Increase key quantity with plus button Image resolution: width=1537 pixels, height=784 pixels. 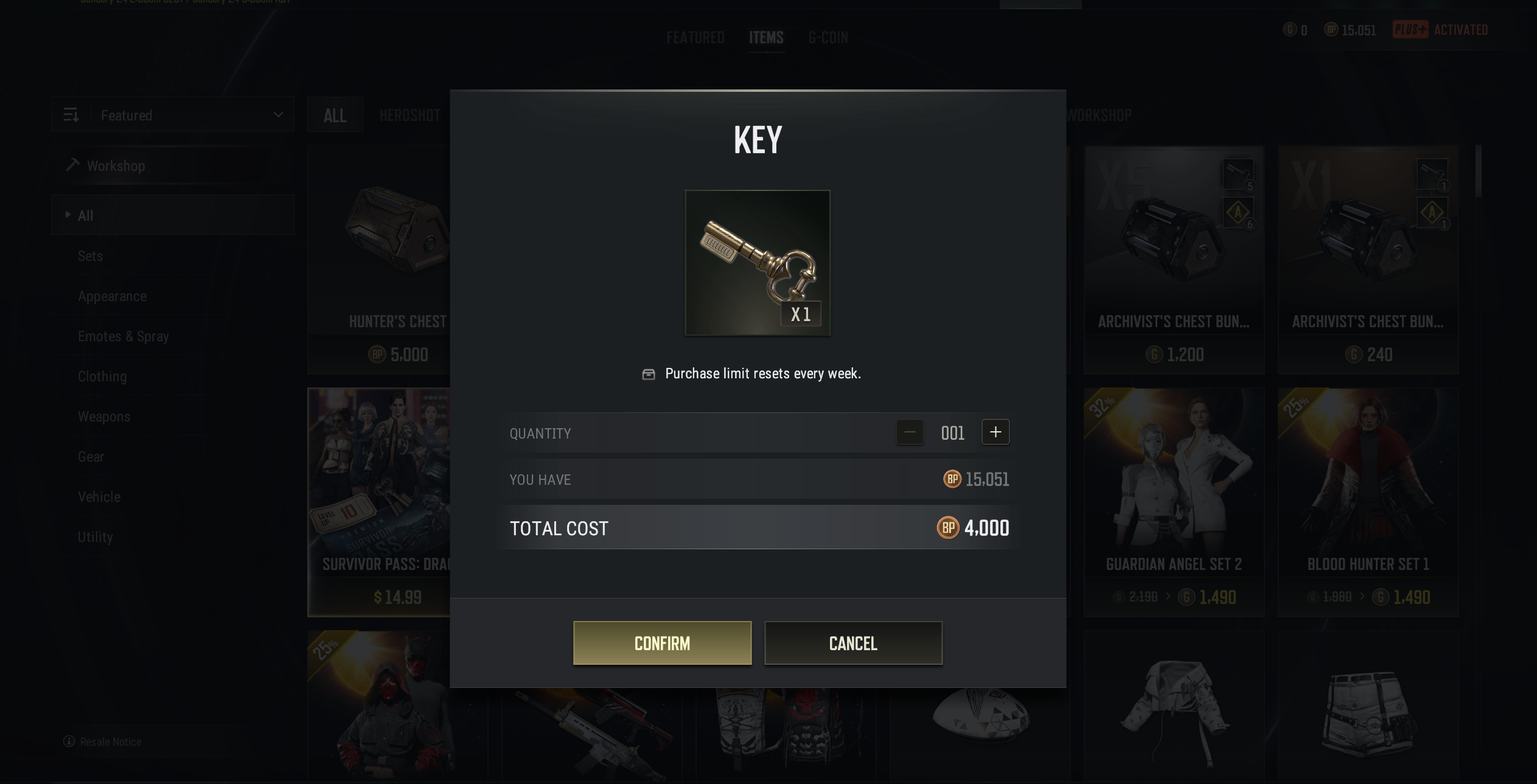pos(995,432)
